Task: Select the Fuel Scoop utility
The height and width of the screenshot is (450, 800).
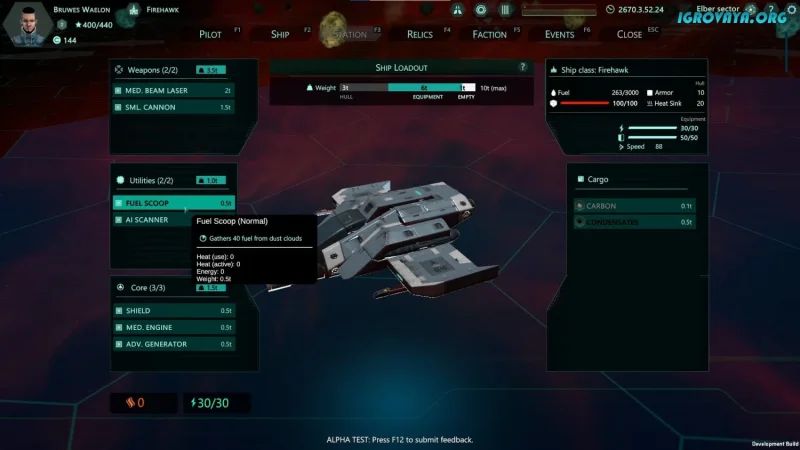Action: pos(173,203)
